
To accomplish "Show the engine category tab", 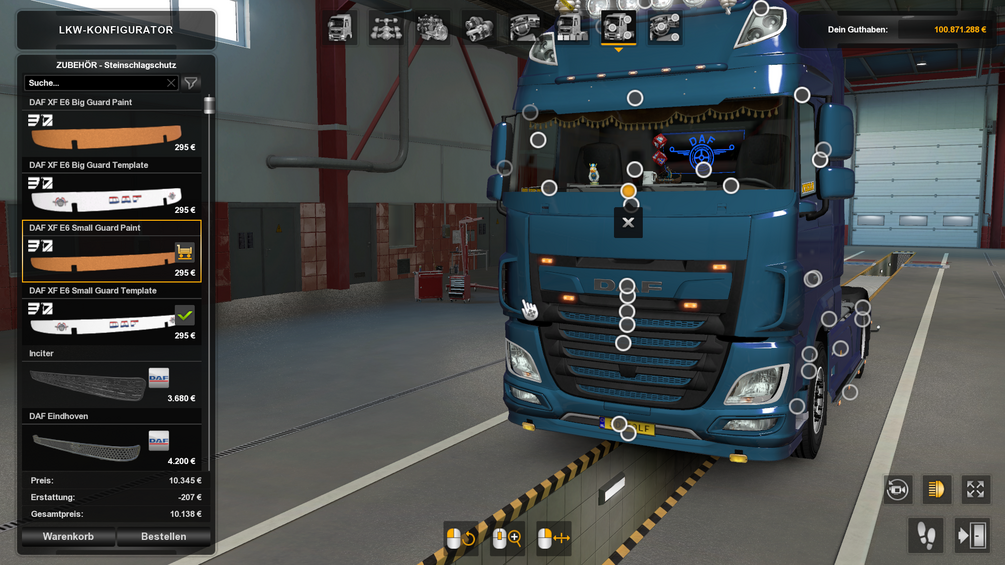I will point(432,28).
